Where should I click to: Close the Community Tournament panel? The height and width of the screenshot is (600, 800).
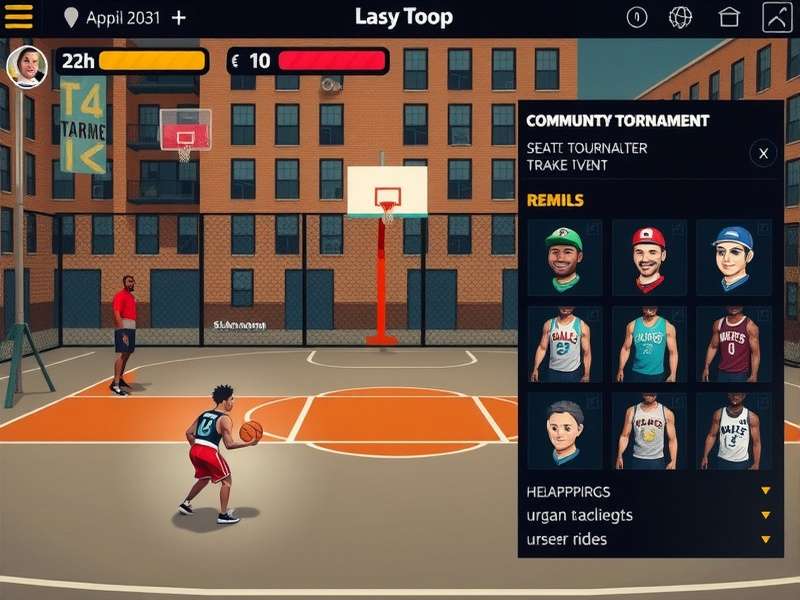[763, 154]
